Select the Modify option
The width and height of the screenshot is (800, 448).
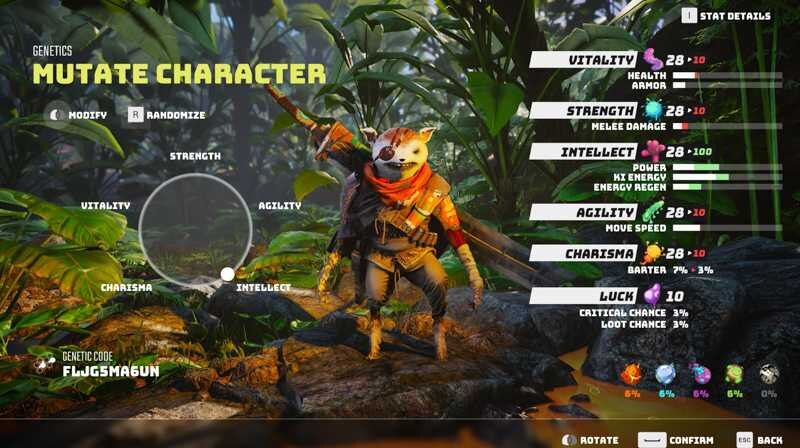[80, 115]
